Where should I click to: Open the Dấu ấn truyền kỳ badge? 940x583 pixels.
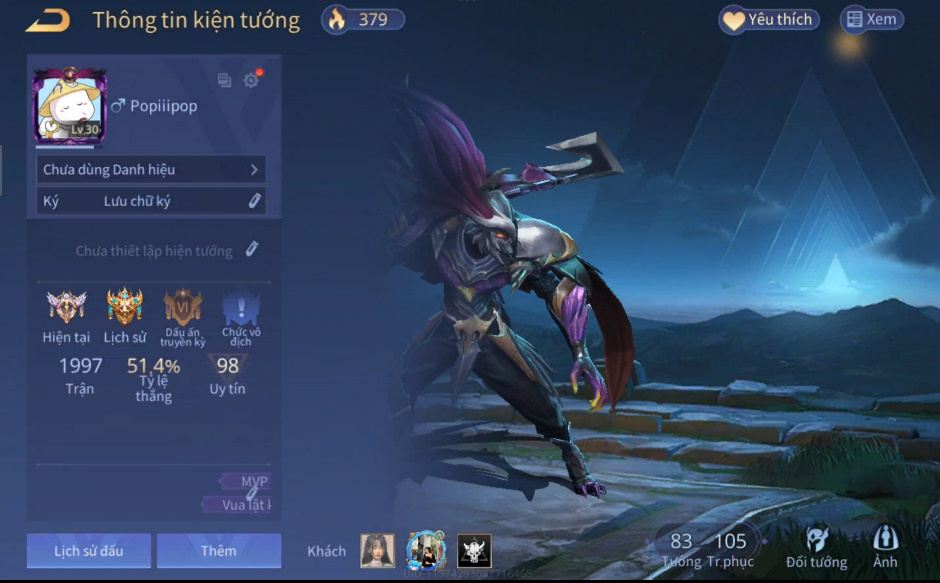pyautogui.click(x=183, y=308)
